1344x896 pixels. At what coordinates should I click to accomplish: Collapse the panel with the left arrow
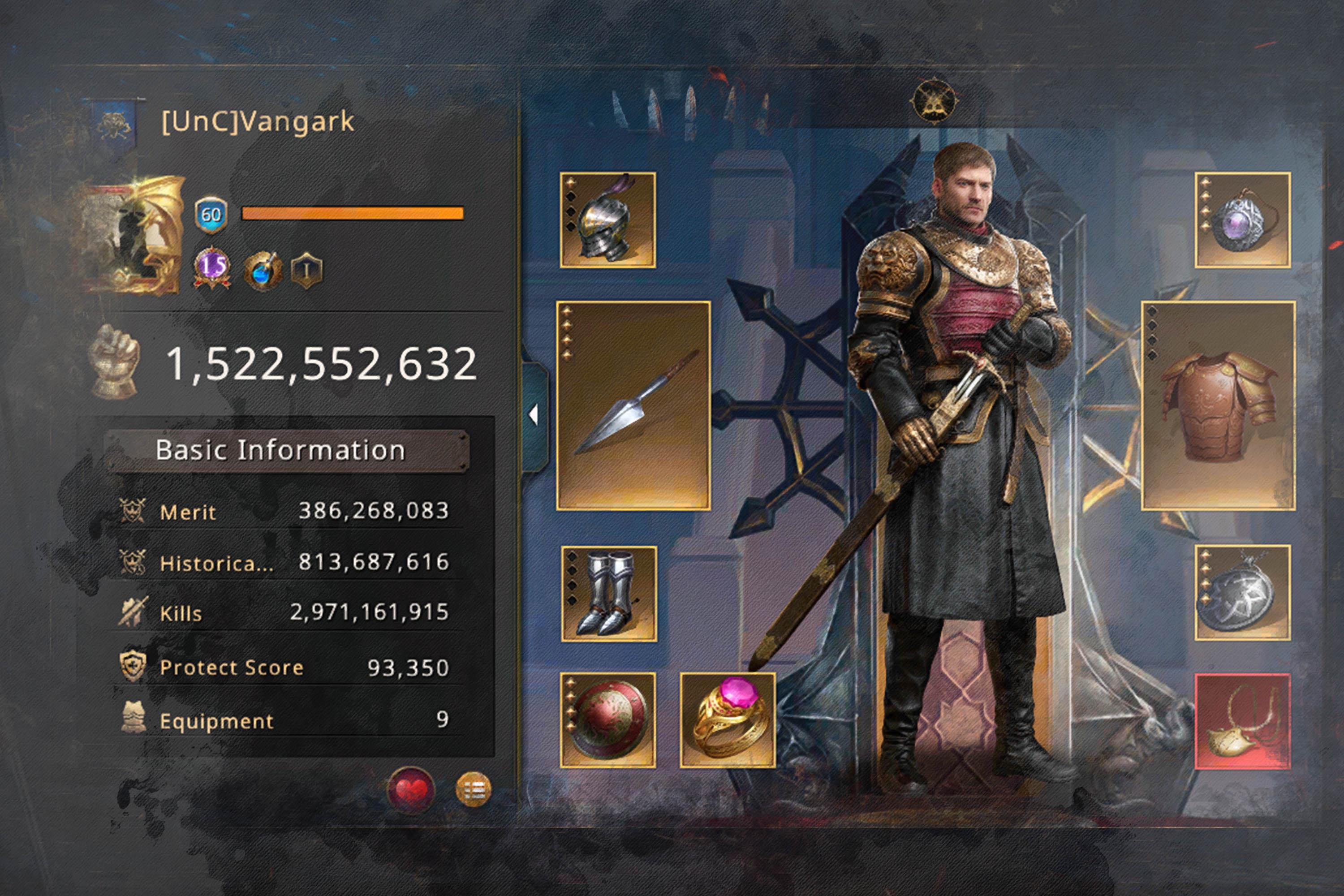point(534,415)
